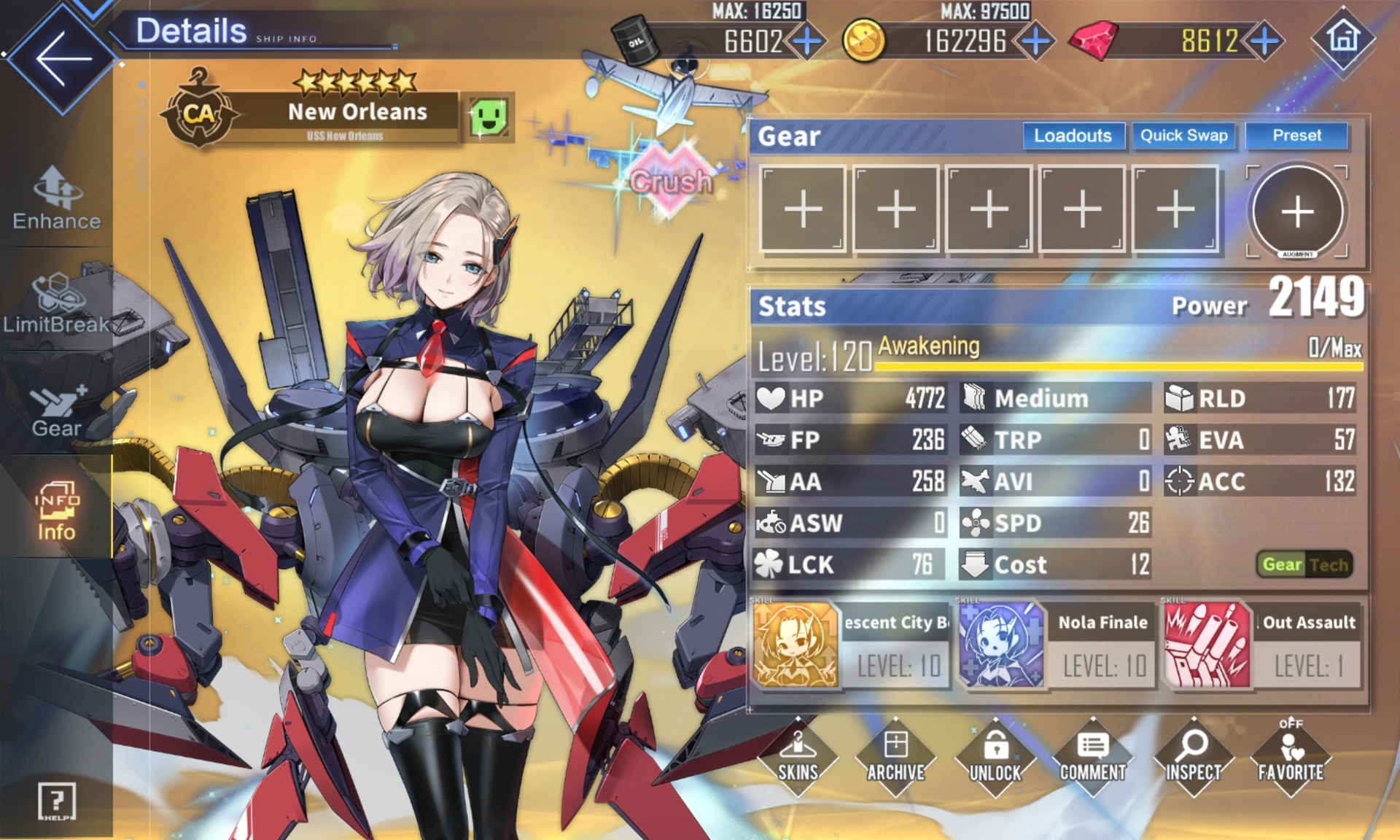Image resolution: width=1400 pixels, height=840 pixels.
Task: Open gear Loadouts
Action: pos(1072,136)
